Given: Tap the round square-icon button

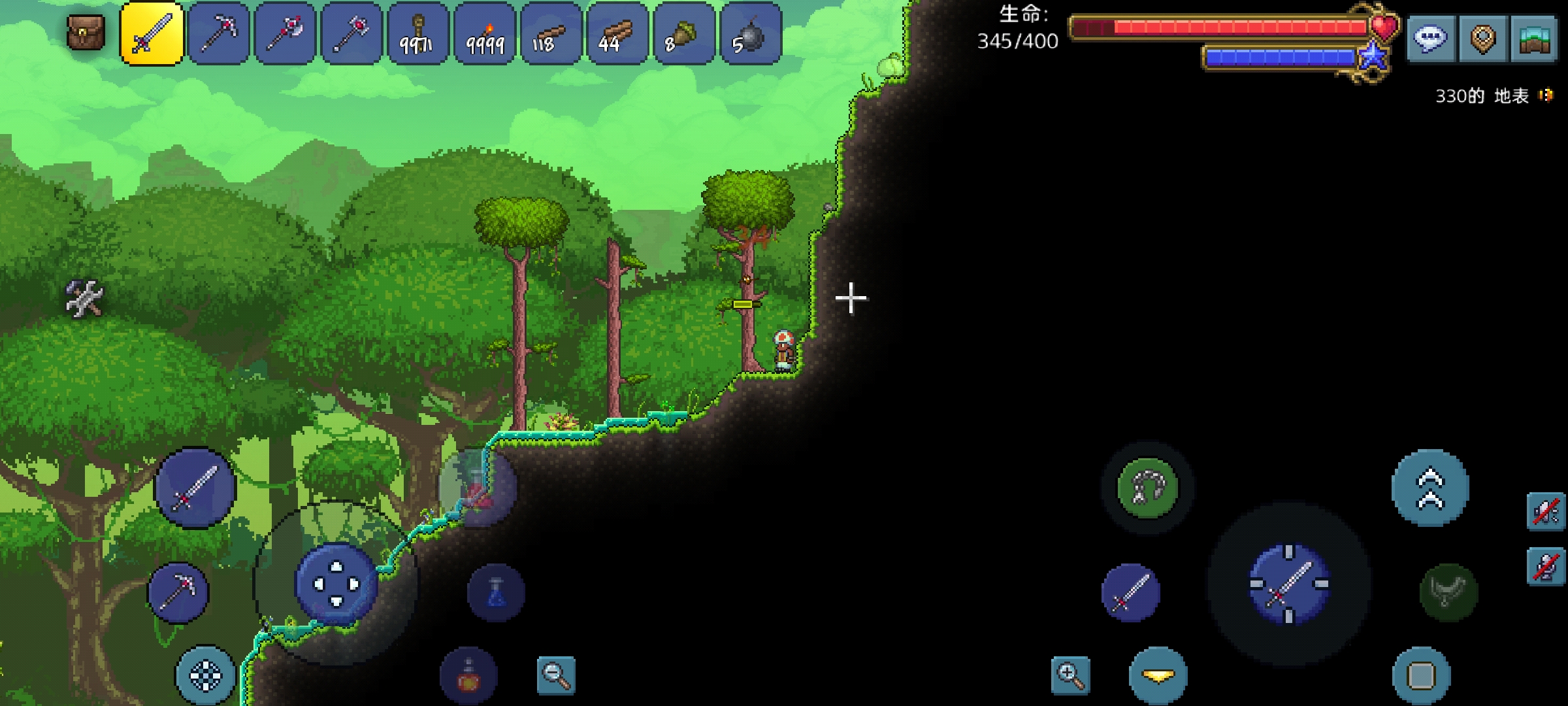Looking at the screenshot, I should [x=1421, y=676].
